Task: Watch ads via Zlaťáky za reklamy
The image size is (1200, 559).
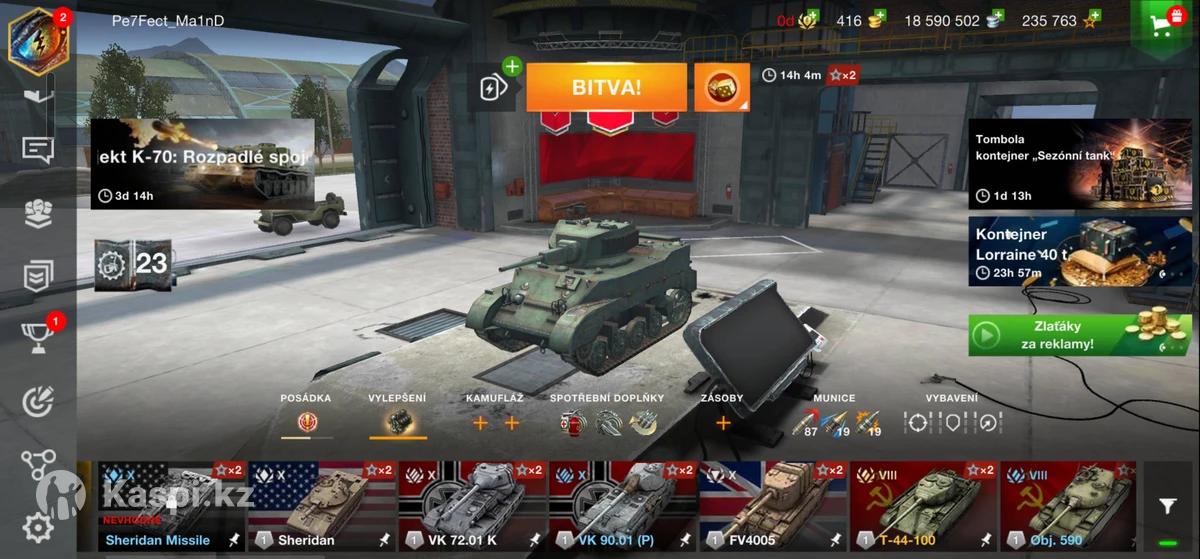Action: click(x=1065, y=335)
